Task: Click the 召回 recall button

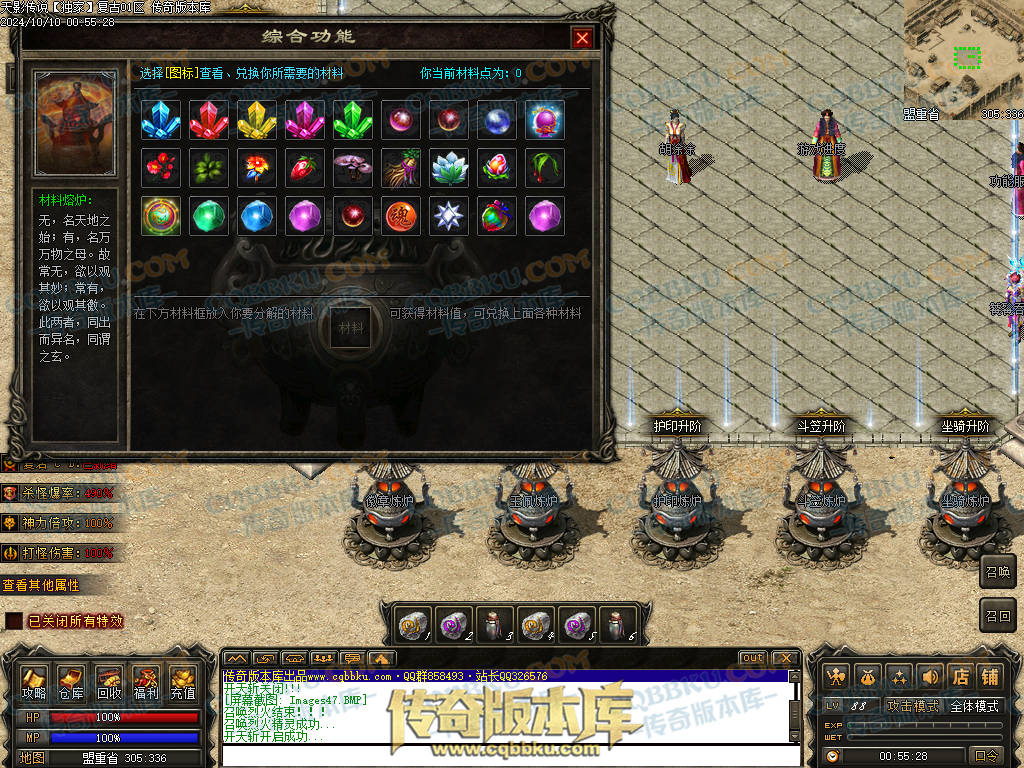Action: click(998, 615)
